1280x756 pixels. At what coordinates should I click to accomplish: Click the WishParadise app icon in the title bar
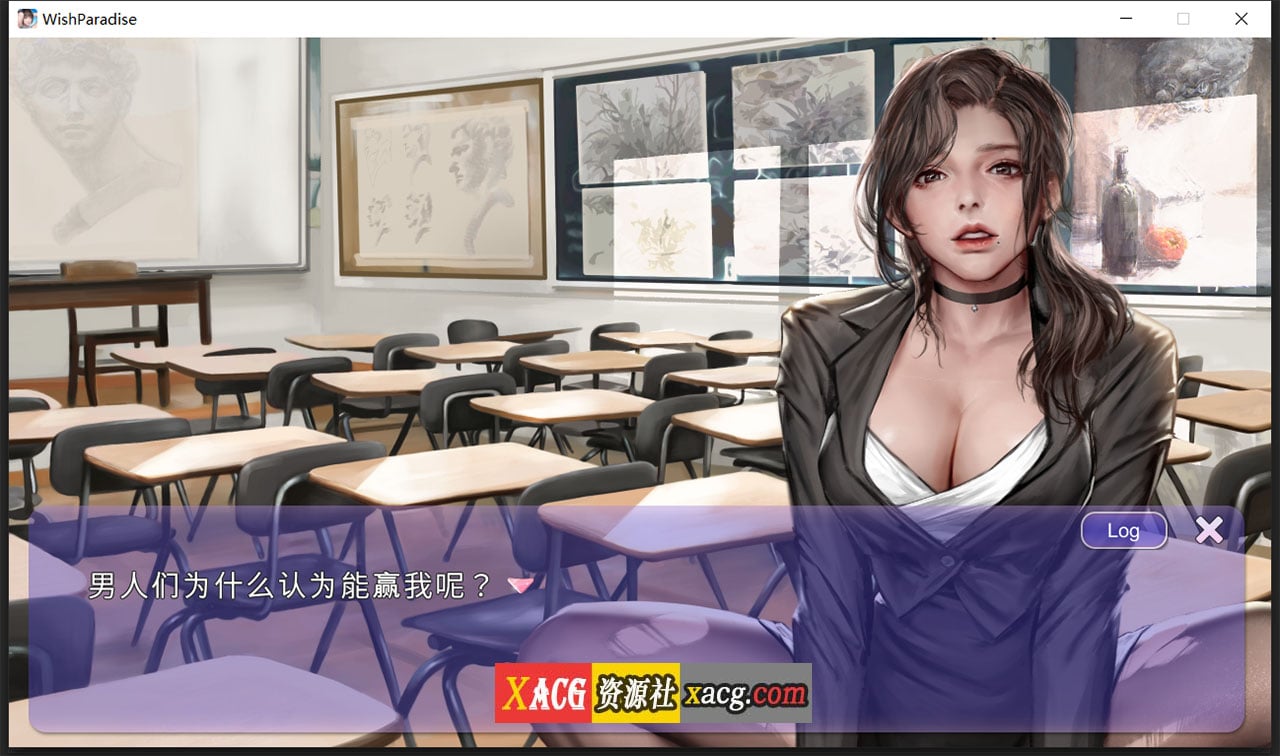(x=26, y=18)
